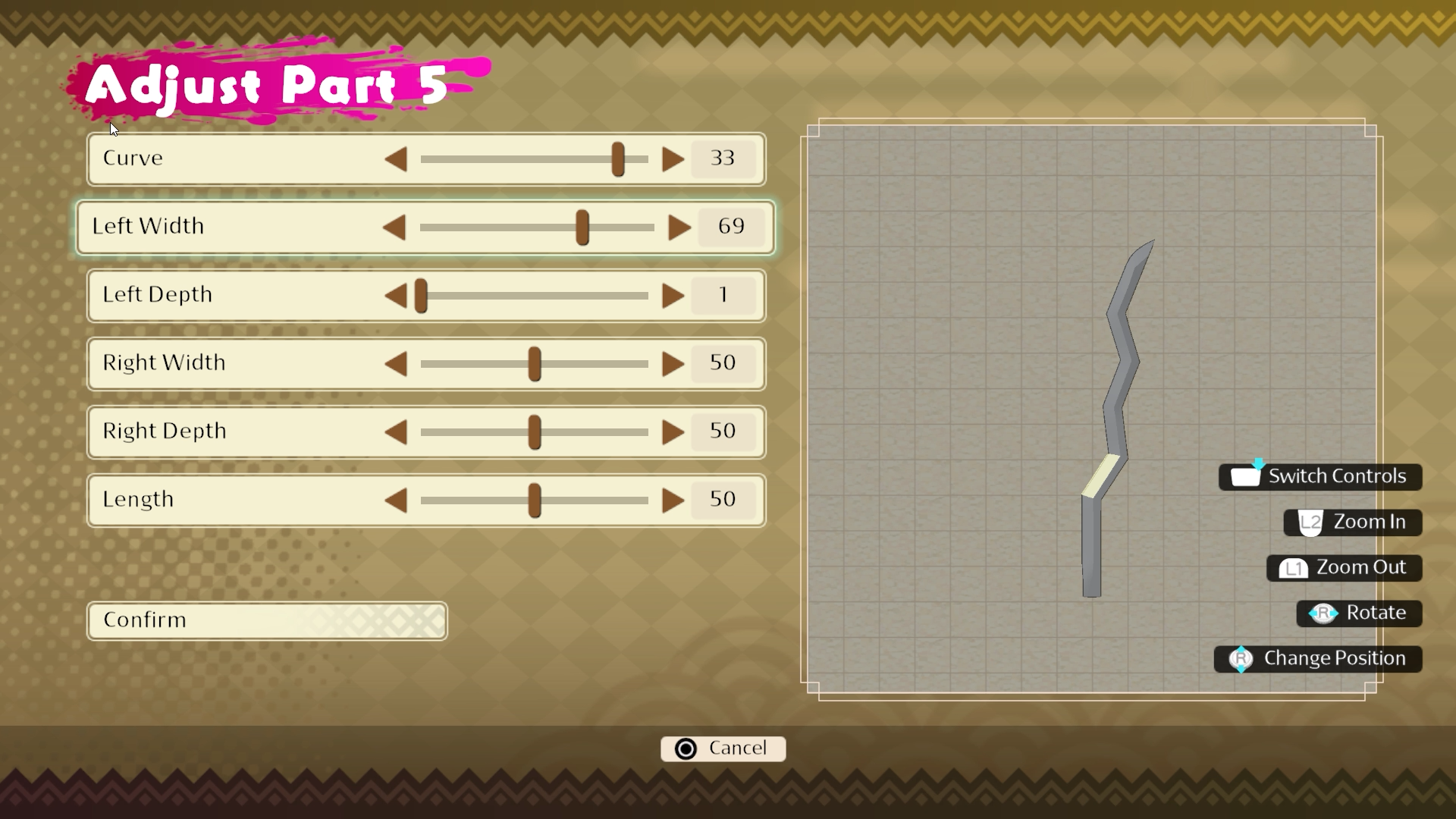
Task: Click the Right Depth slider handle
Action: (535, 432)
